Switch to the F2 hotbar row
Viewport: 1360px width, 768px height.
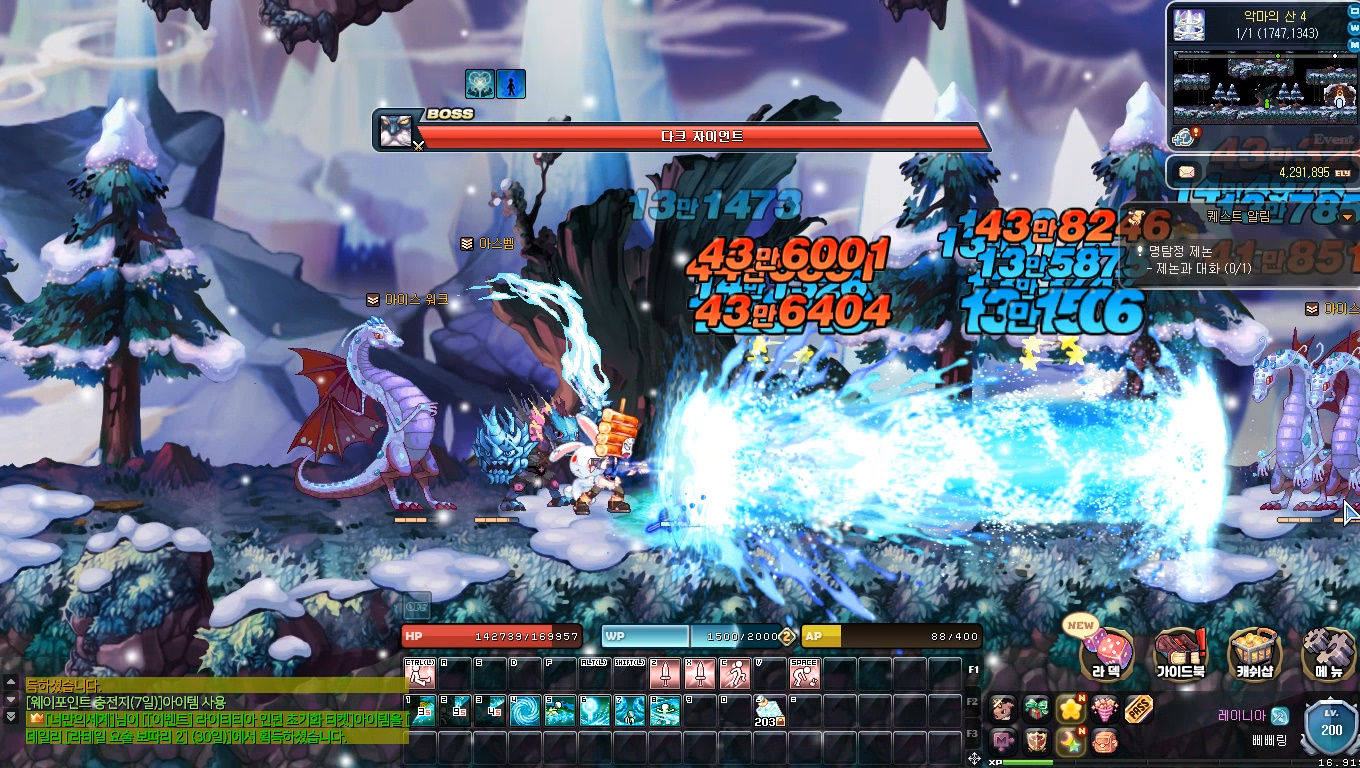[x=974, y=702]
